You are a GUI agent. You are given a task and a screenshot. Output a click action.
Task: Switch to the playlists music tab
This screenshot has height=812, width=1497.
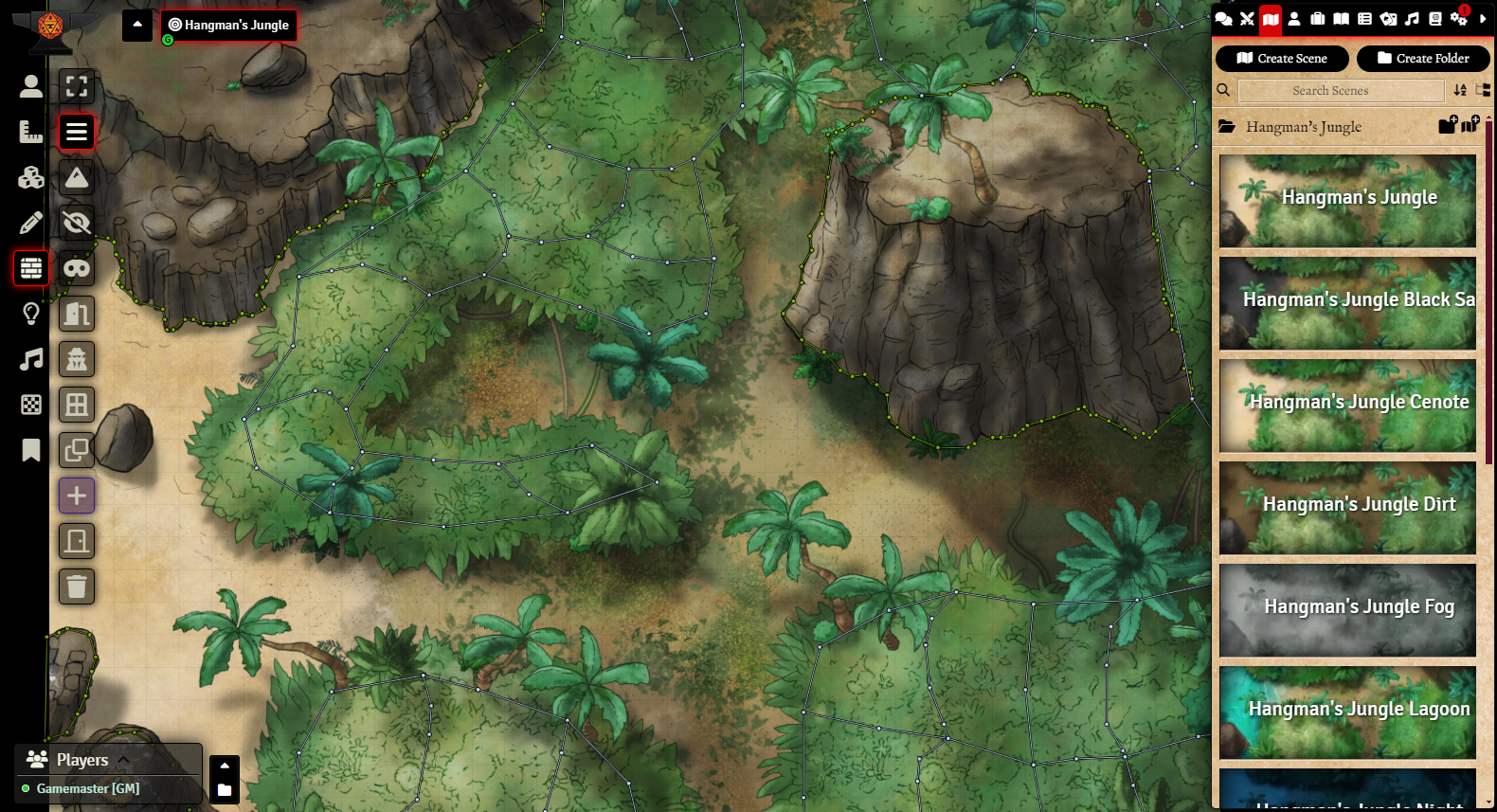pyautogui.click(x=1412, y=19)
